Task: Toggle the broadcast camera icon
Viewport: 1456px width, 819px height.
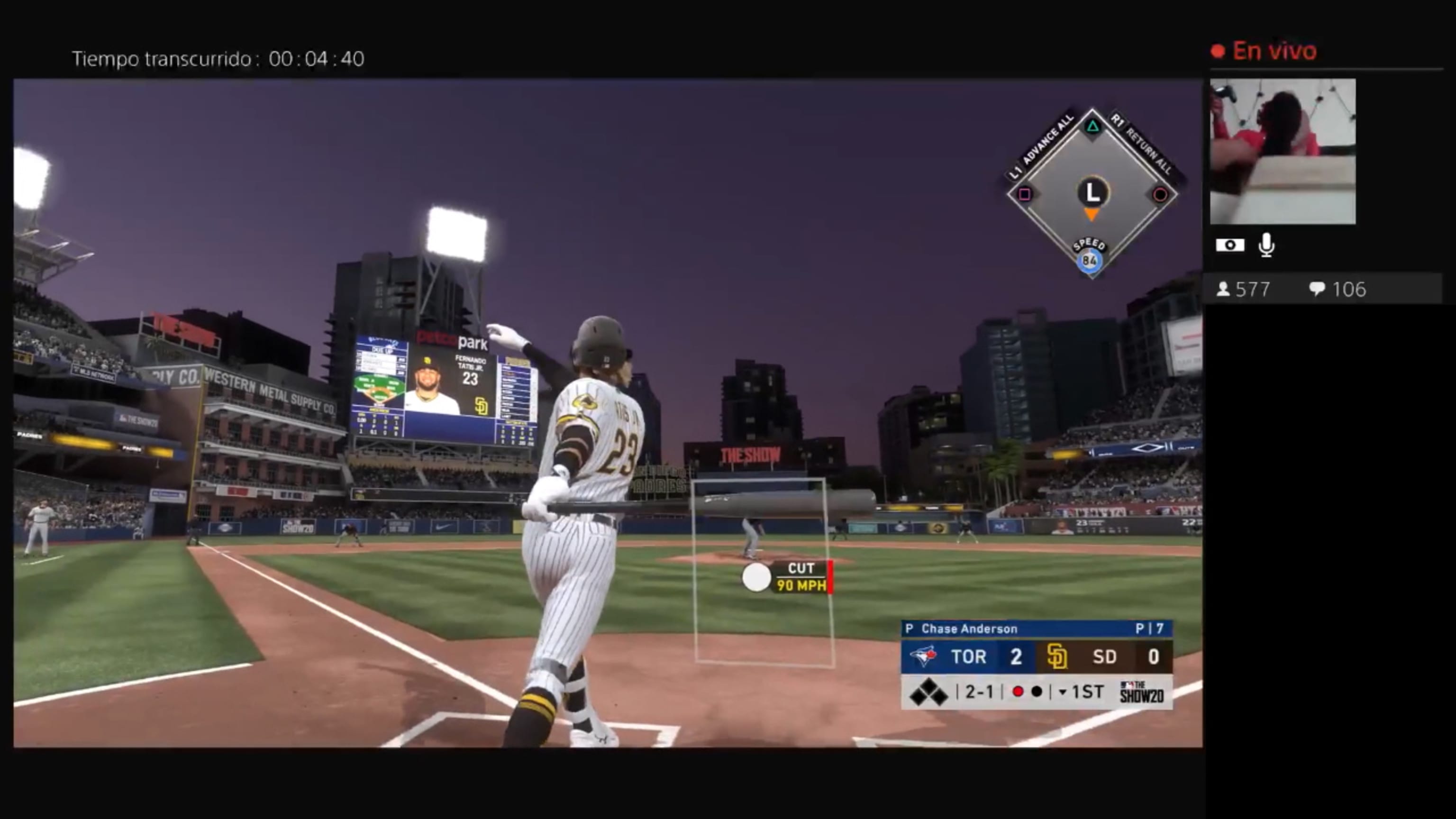Action: tap(1229, 246)
